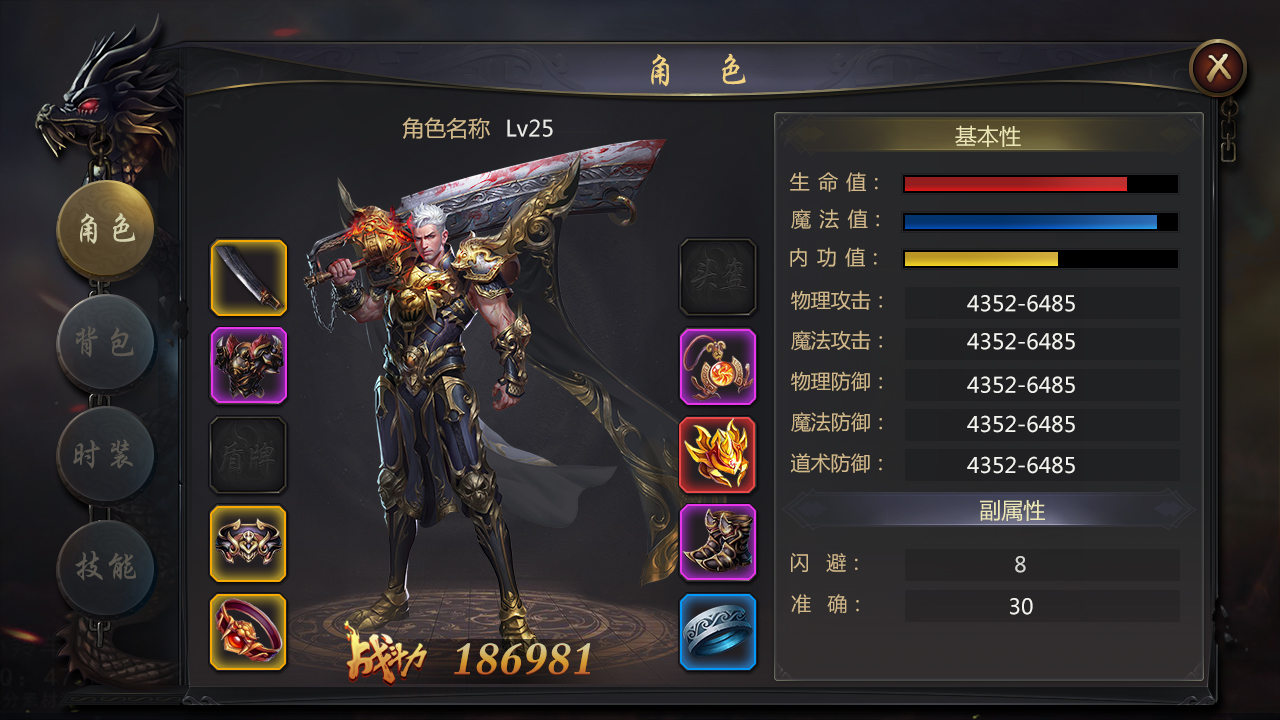This screenshot has width=1280, height=720.
Task: Open the equipped armor slot icon
Action: [x=248, y=366]
